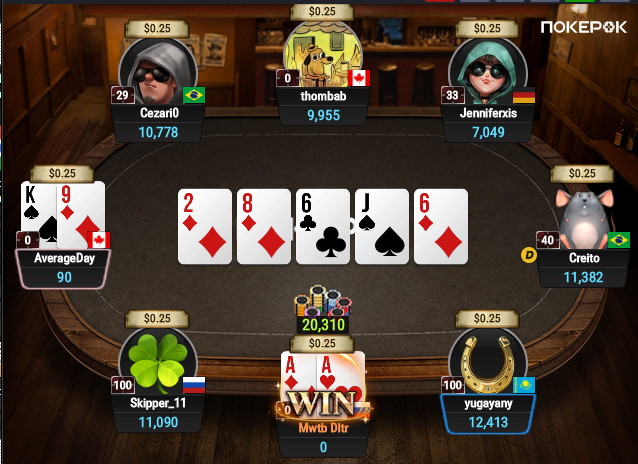Open the Mwtb Dltr name plate
The width and height of the screenshot is (638, 464).
tap(322, 429)
